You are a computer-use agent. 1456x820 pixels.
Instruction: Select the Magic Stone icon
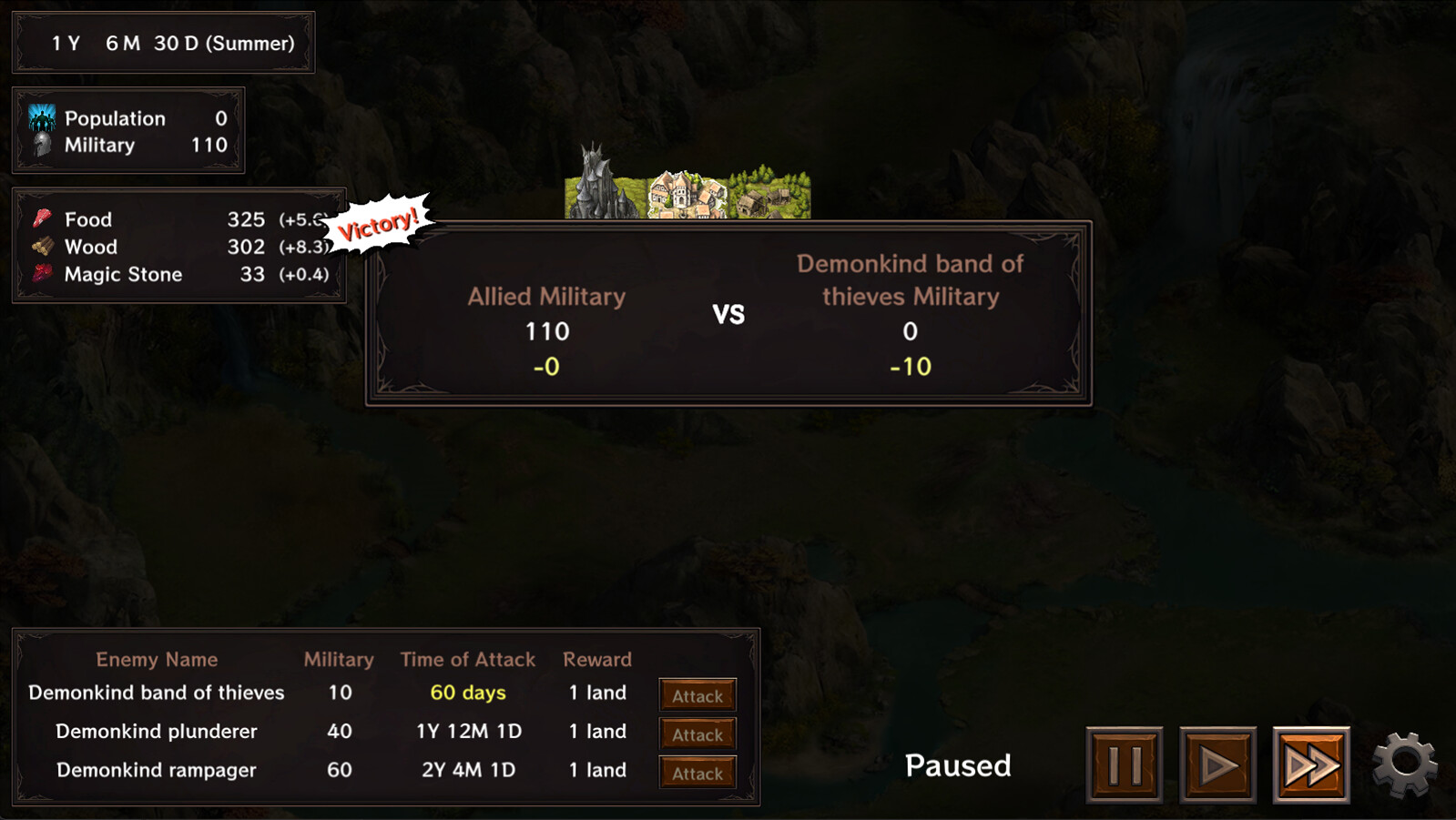click(x=41, y=274)
